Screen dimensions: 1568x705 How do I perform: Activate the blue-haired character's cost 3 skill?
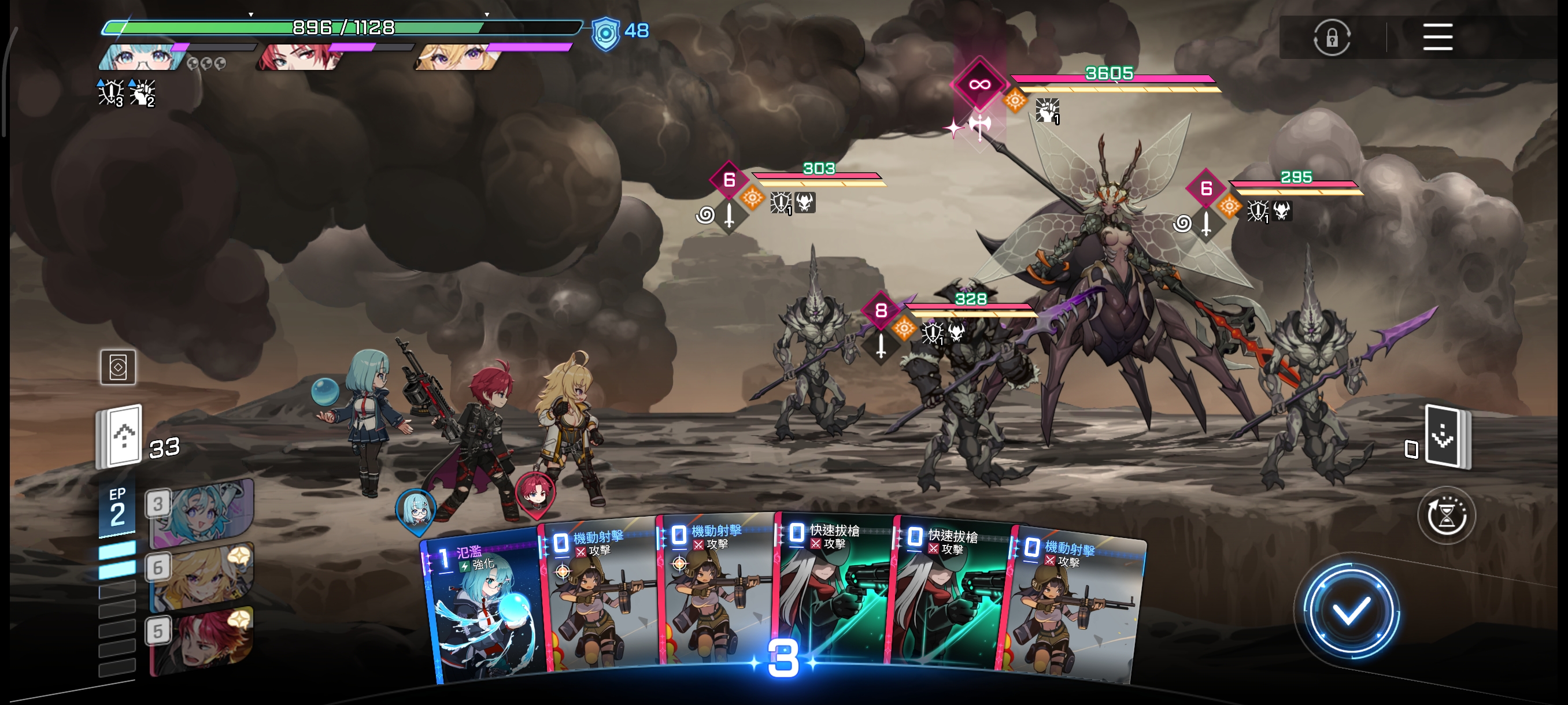point(201,513)
